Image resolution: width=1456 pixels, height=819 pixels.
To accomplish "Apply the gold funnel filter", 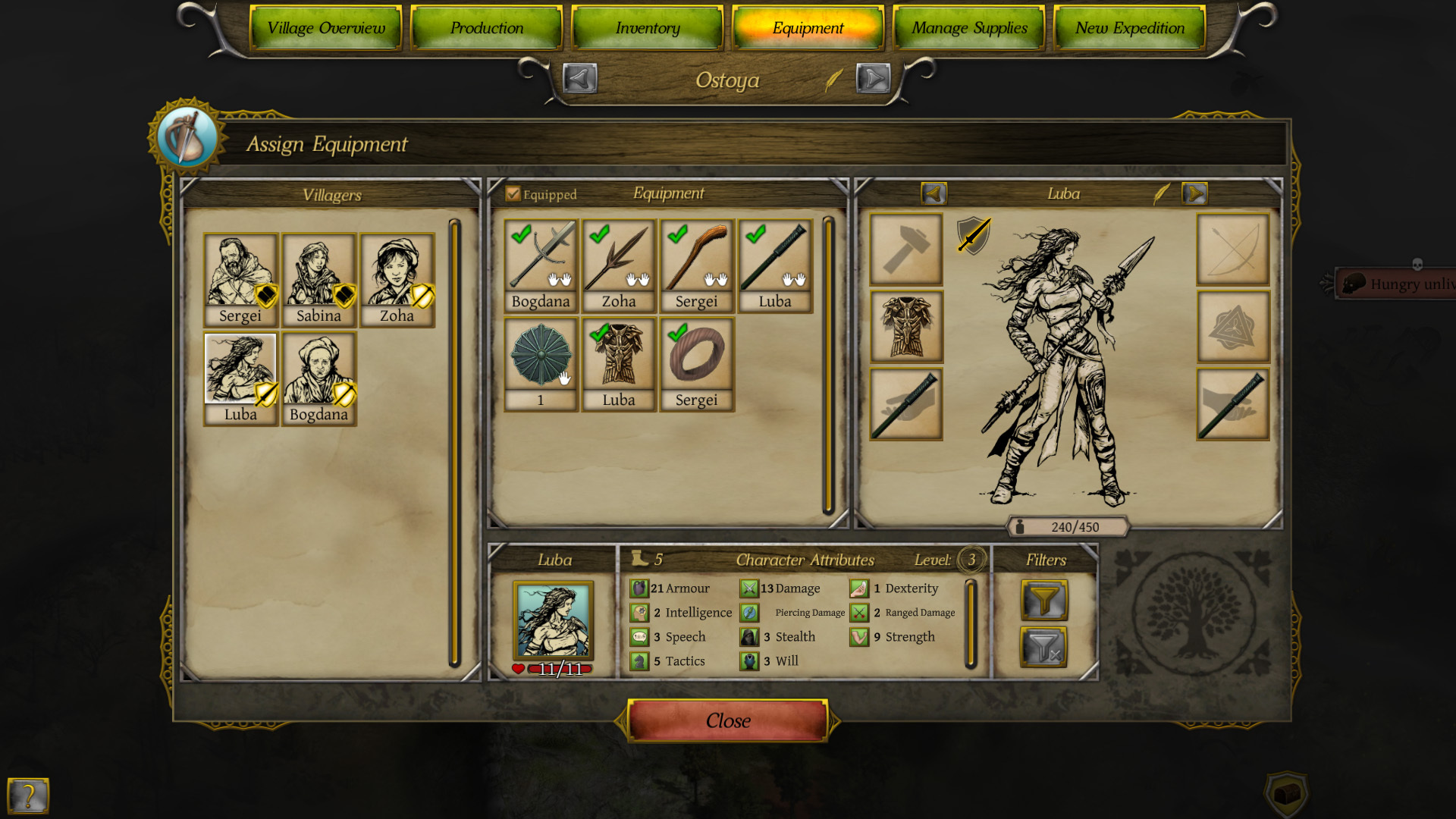I will pyautogui.click(x=1043, y=601).
